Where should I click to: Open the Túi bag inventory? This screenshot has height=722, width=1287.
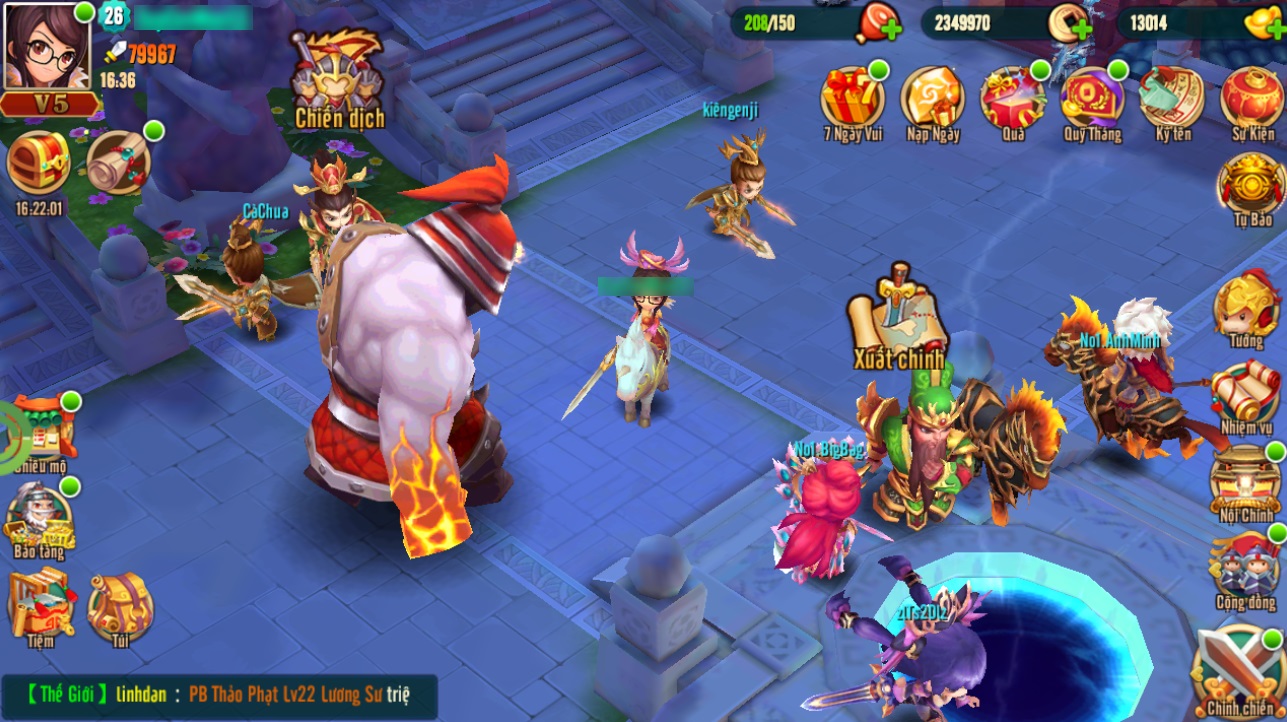120,605
